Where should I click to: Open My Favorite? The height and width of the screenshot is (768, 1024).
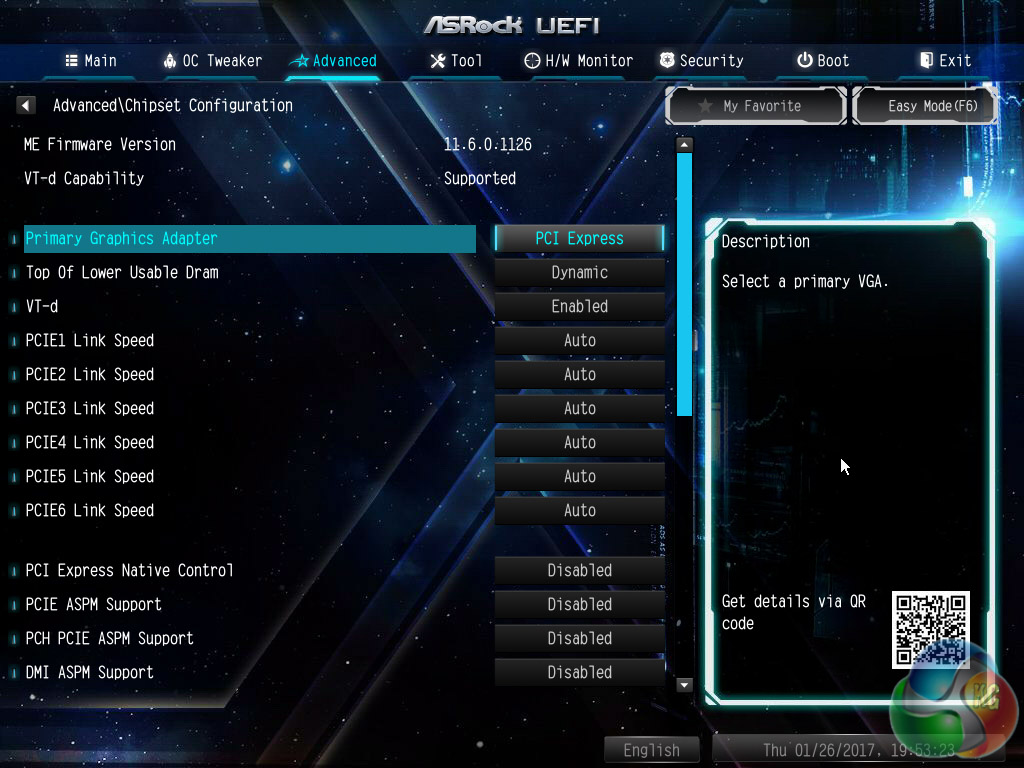(x=756, y=106)
